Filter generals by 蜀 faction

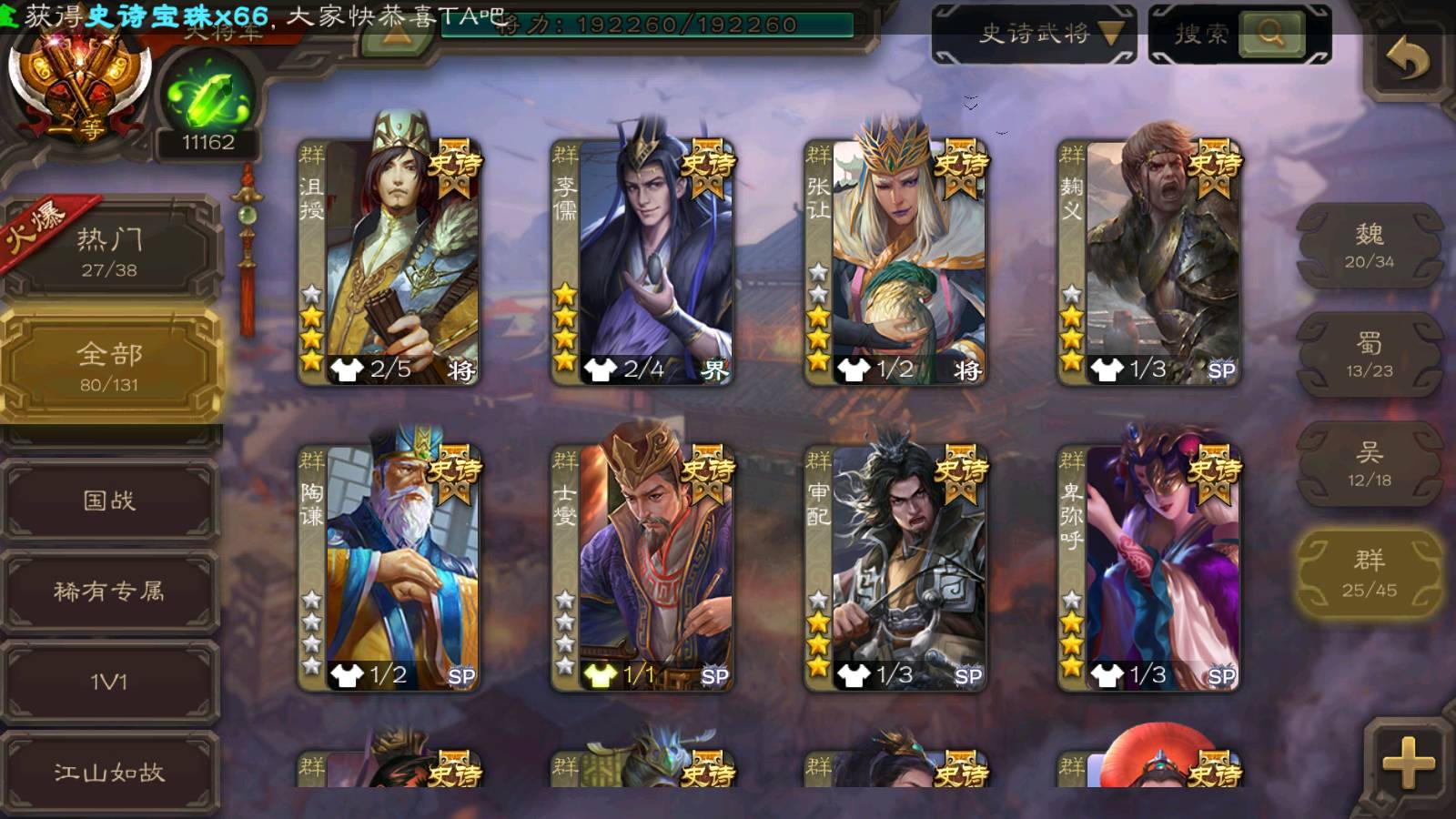1369,355
